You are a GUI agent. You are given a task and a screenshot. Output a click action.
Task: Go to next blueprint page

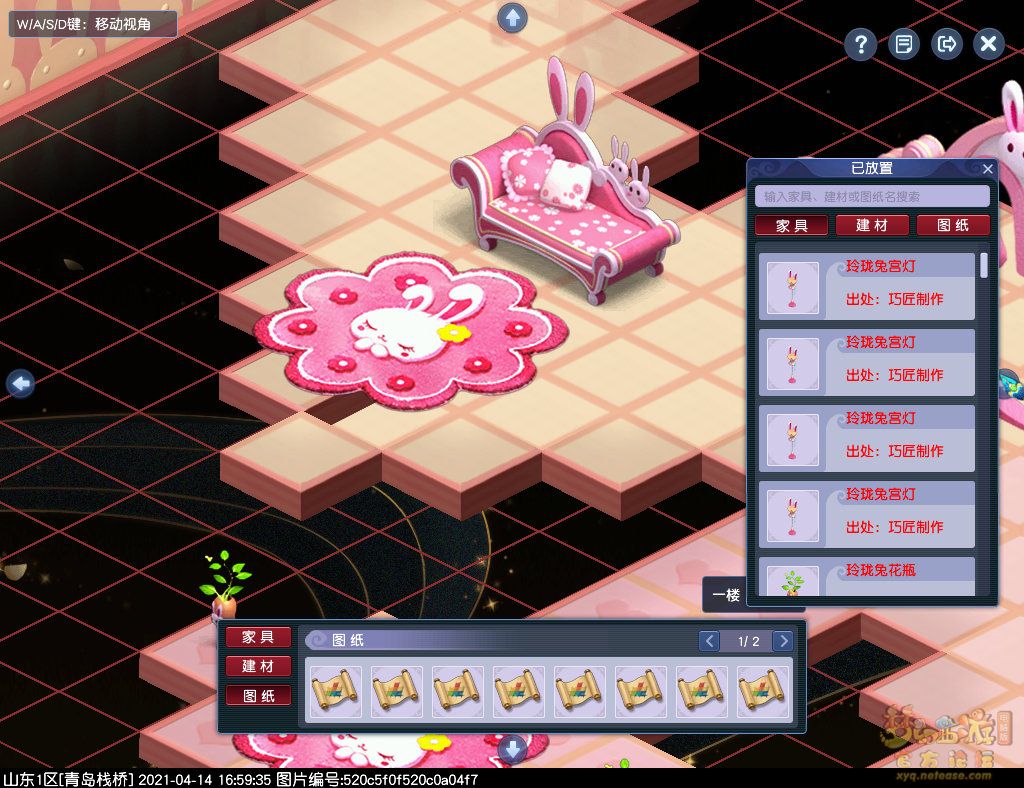click(x=783, y=641)
